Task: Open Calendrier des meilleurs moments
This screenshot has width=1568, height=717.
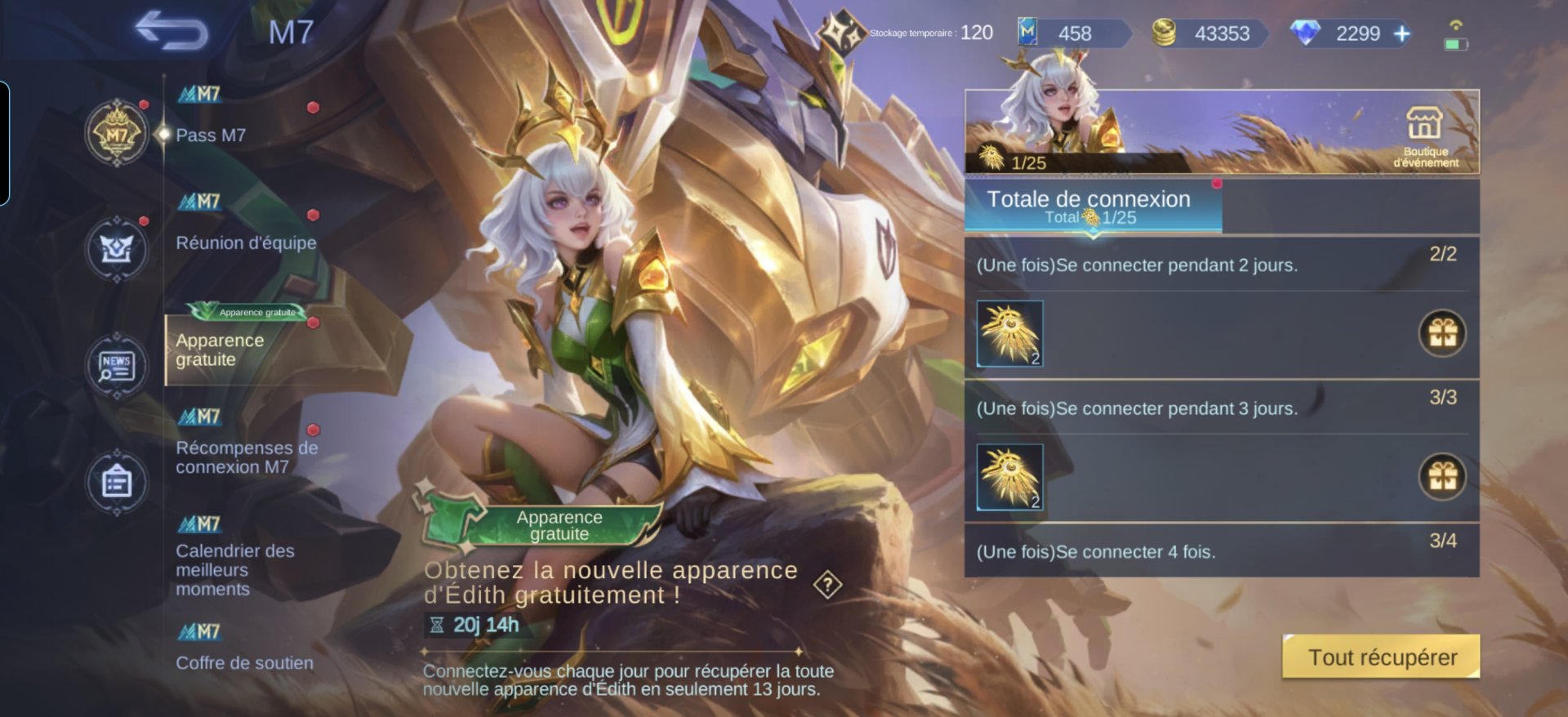Action: [235, 569]
